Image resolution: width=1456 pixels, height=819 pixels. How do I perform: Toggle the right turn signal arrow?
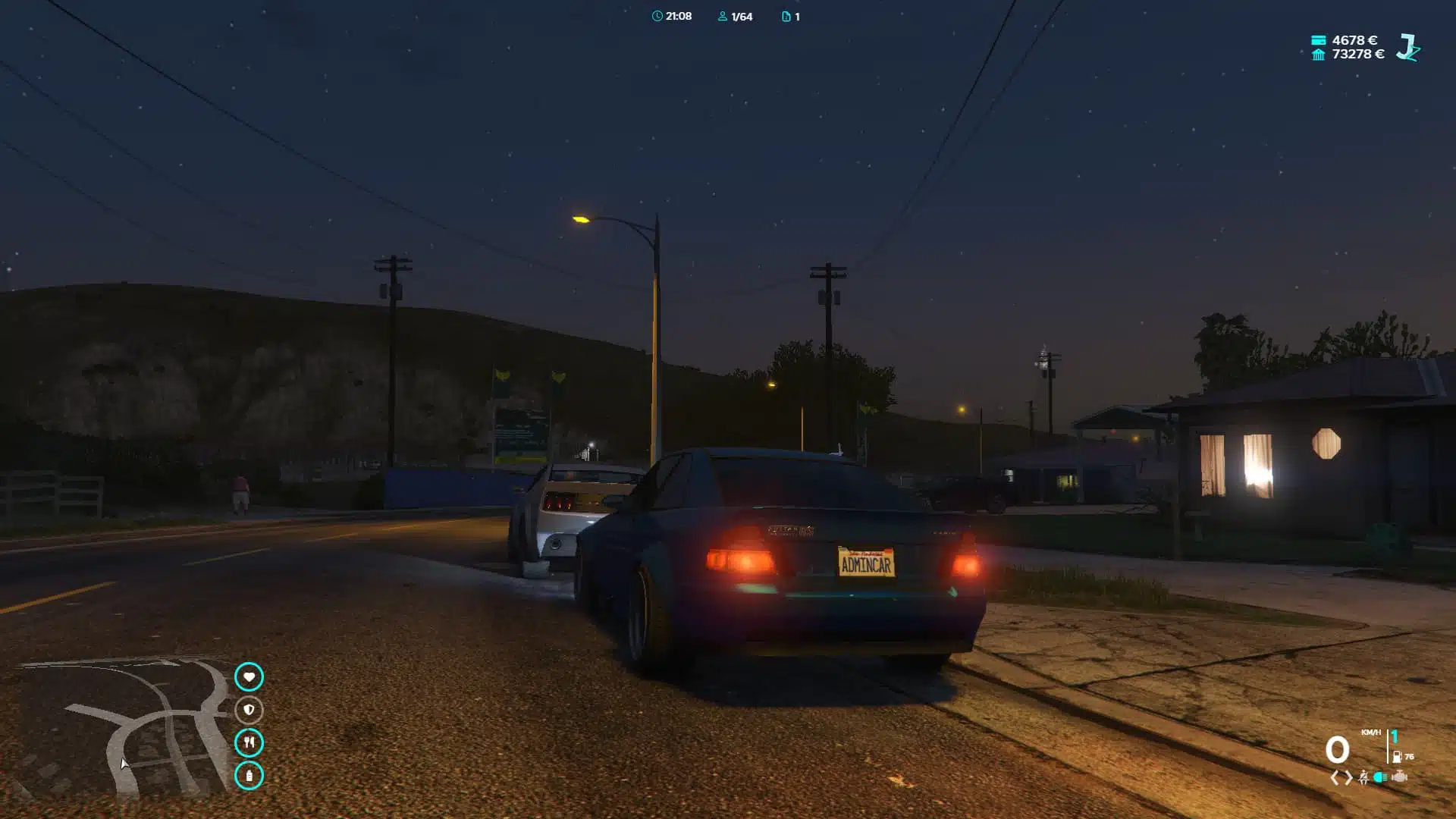point(1348,777)
